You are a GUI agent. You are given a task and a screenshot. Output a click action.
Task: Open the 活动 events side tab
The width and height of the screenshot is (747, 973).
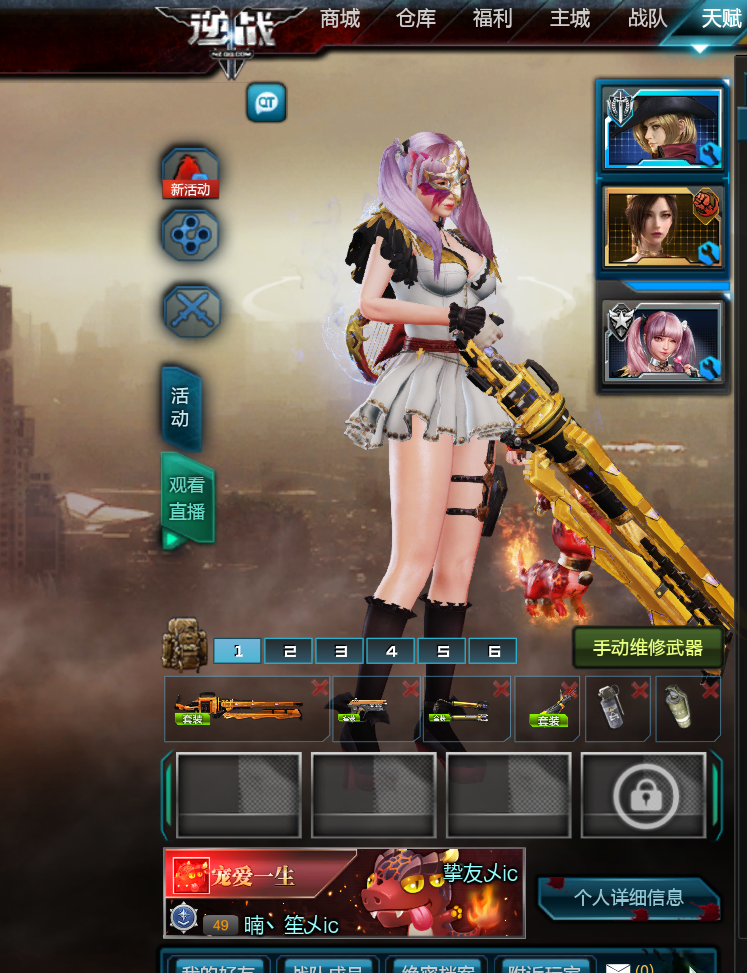click(180, 408)
